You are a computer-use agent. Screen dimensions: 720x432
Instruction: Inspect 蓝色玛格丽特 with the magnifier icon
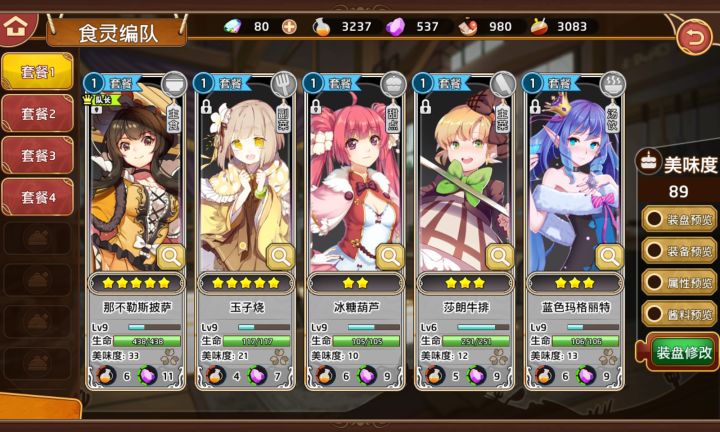(x=610, y=257)
